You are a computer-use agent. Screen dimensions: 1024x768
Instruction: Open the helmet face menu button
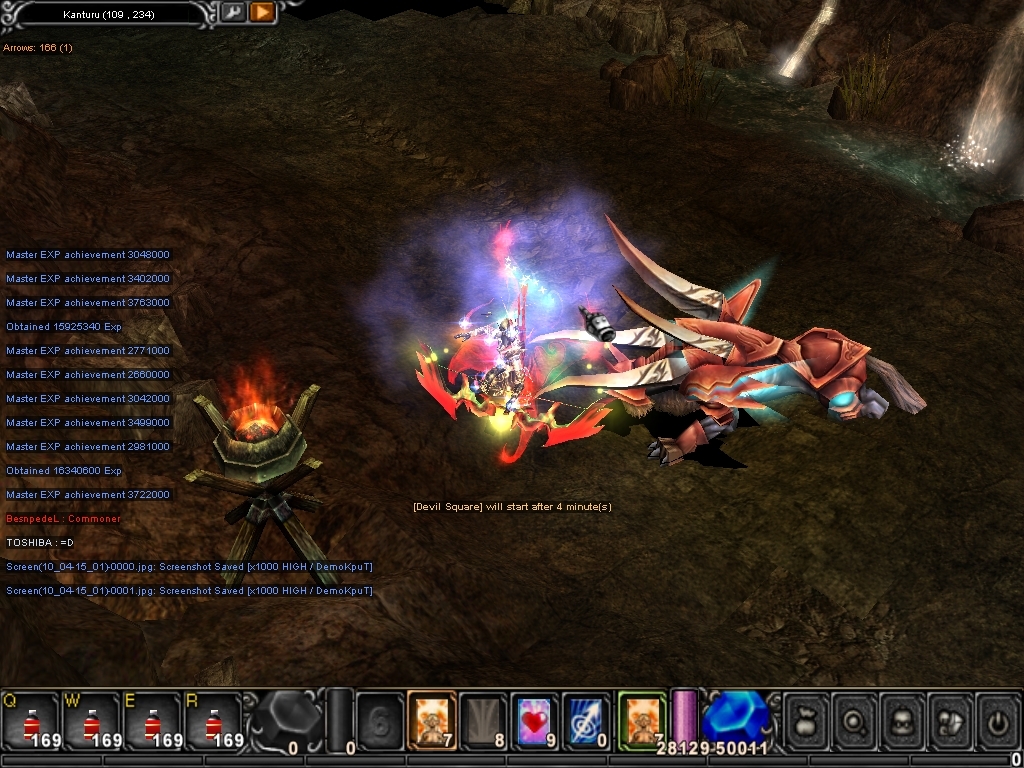click(904, 720)
